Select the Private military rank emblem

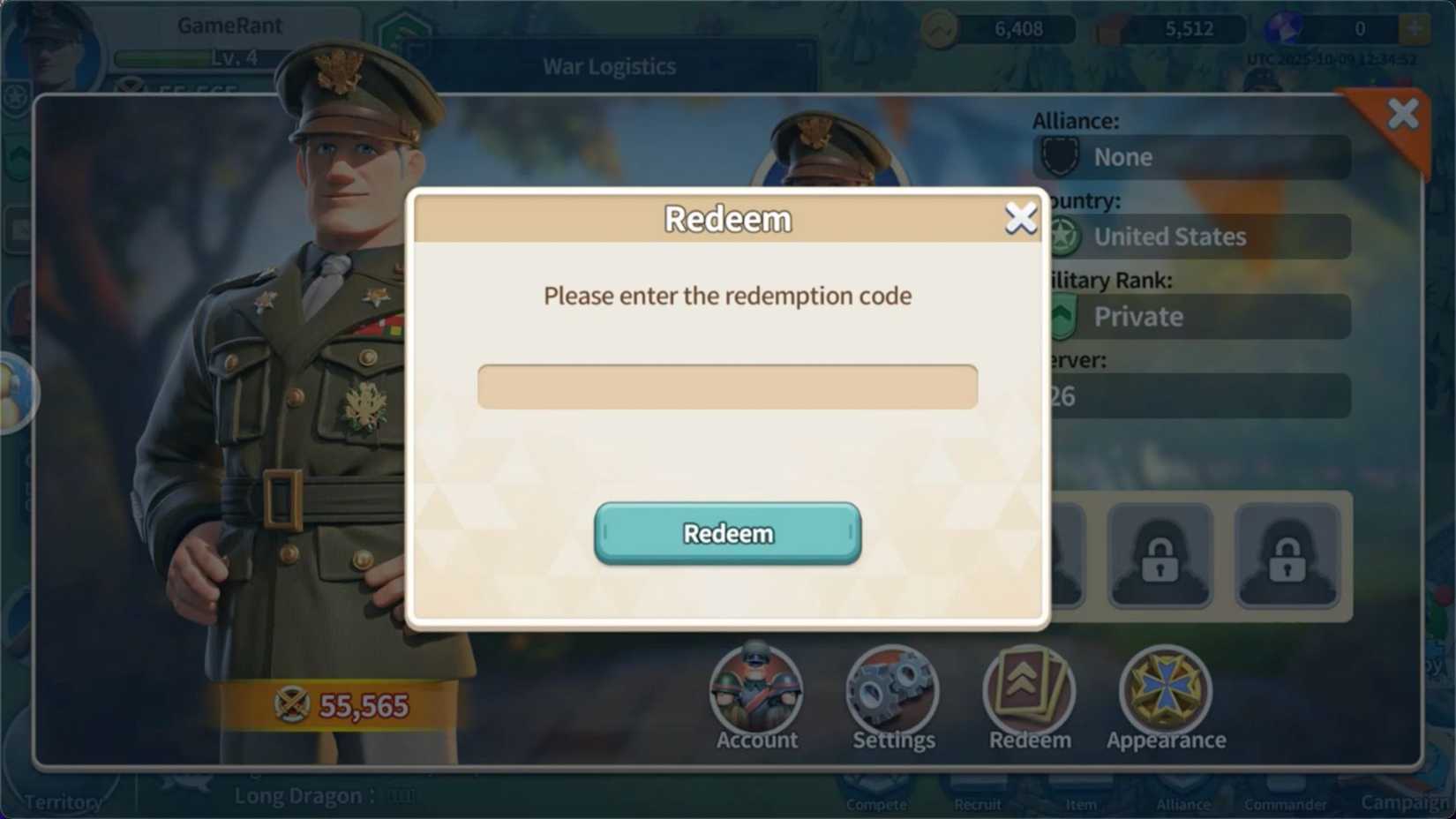point(1062,316)
